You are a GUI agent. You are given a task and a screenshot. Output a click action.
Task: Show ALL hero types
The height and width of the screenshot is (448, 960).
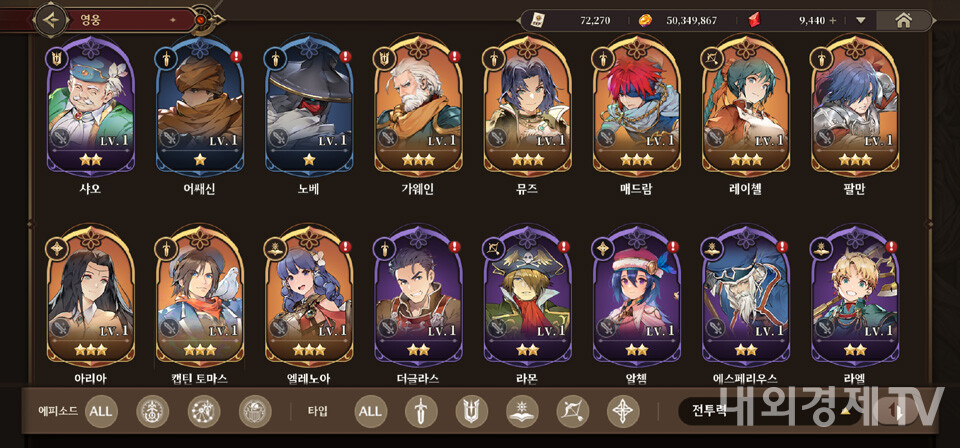tap(370, 410)
